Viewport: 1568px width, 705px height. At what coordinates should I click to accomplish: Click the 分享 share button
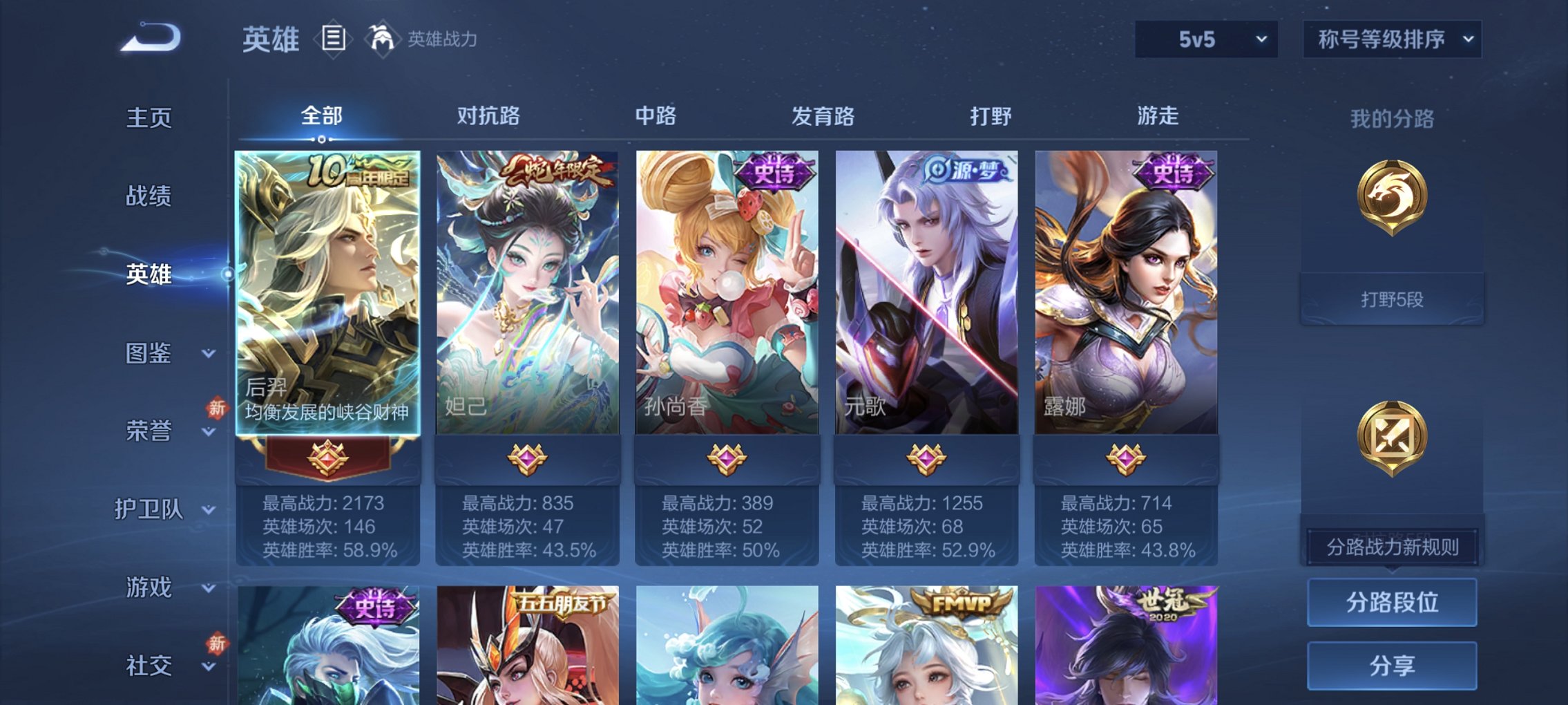click(x=1392, y=666)
